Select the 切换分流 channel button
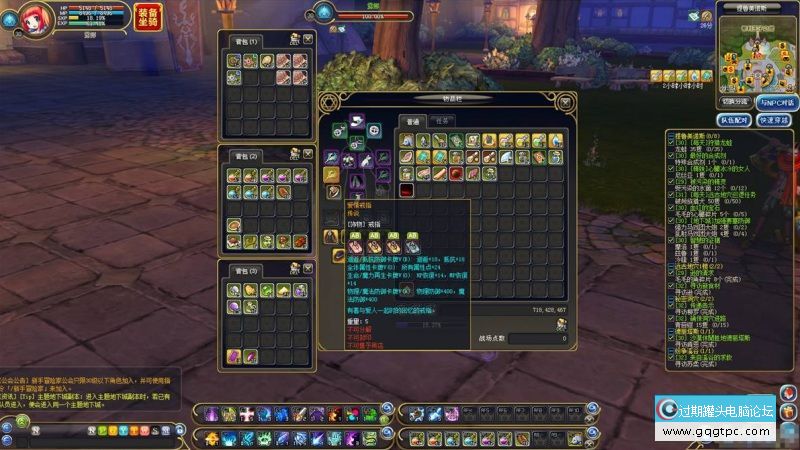Image resolution: width=800 pixels, height=450 pixels. pos(735,102)
